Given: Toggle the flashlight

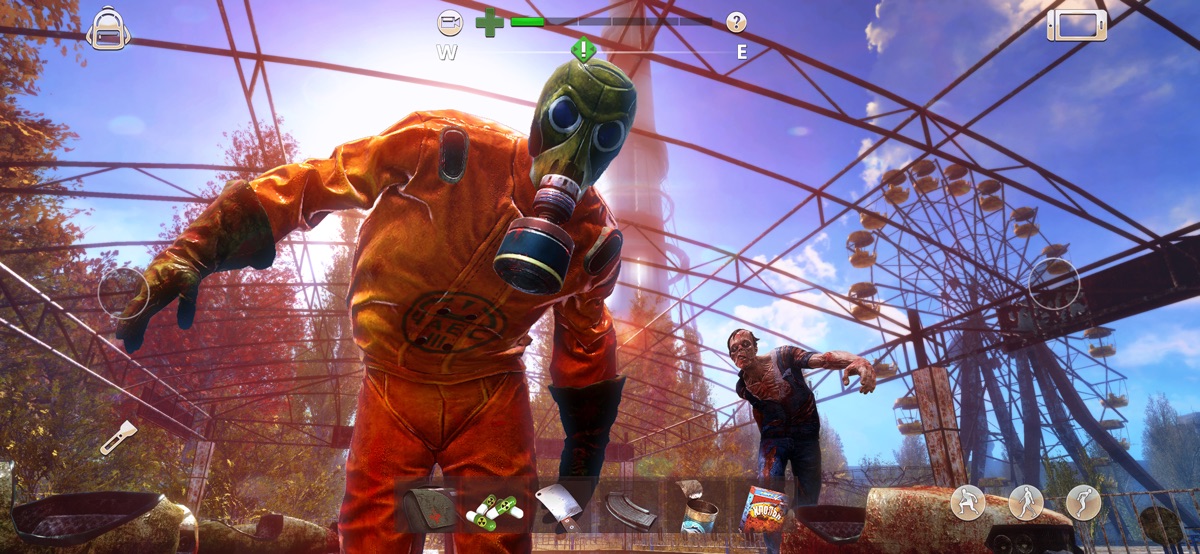Looking at the screenshot, I should click(x=117, y=437).
